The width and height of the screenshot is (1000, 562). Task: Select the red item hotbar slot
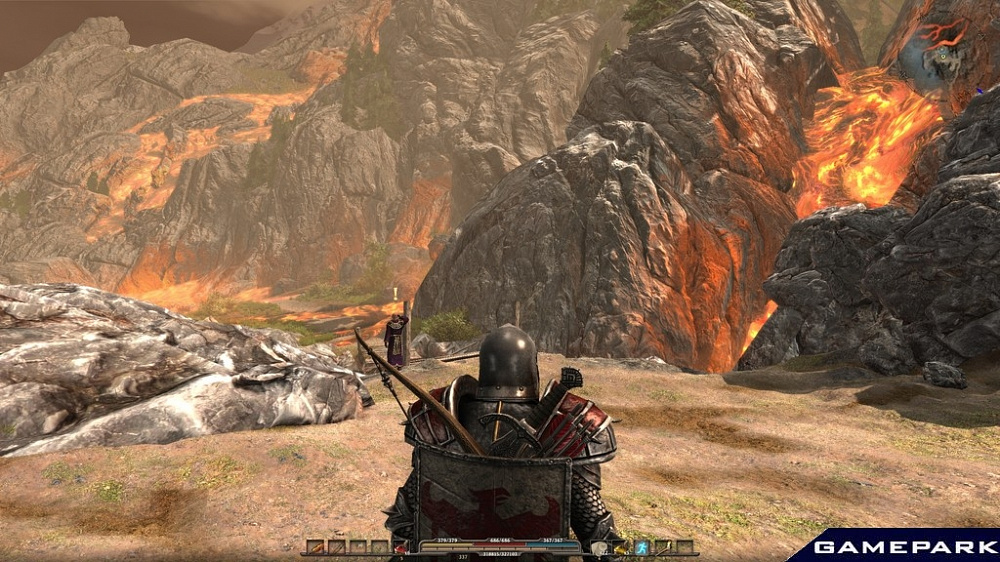pos(400,547)
